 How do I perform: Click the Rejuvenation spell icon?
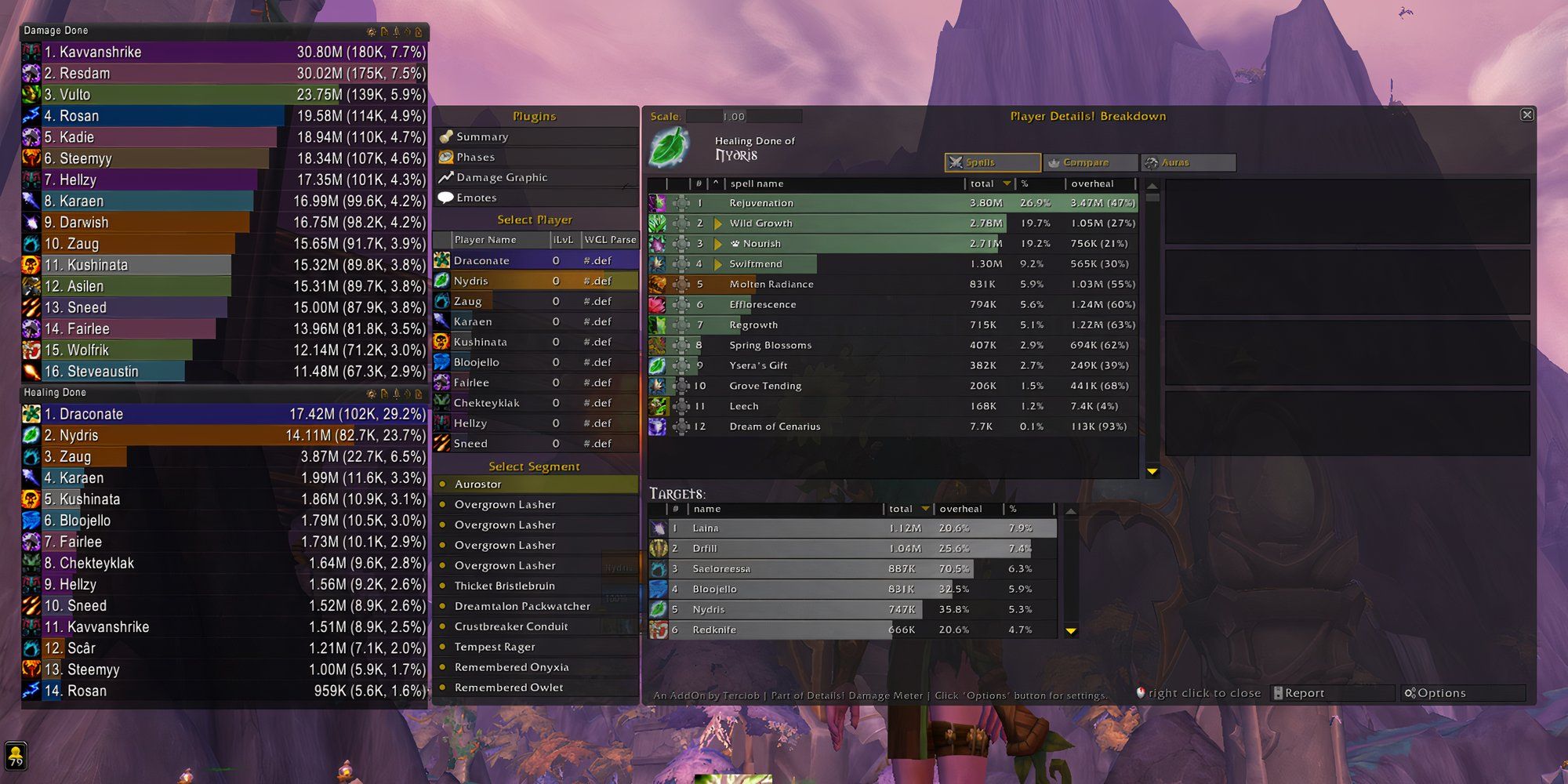pyautogui.click(x=659, y=202)
